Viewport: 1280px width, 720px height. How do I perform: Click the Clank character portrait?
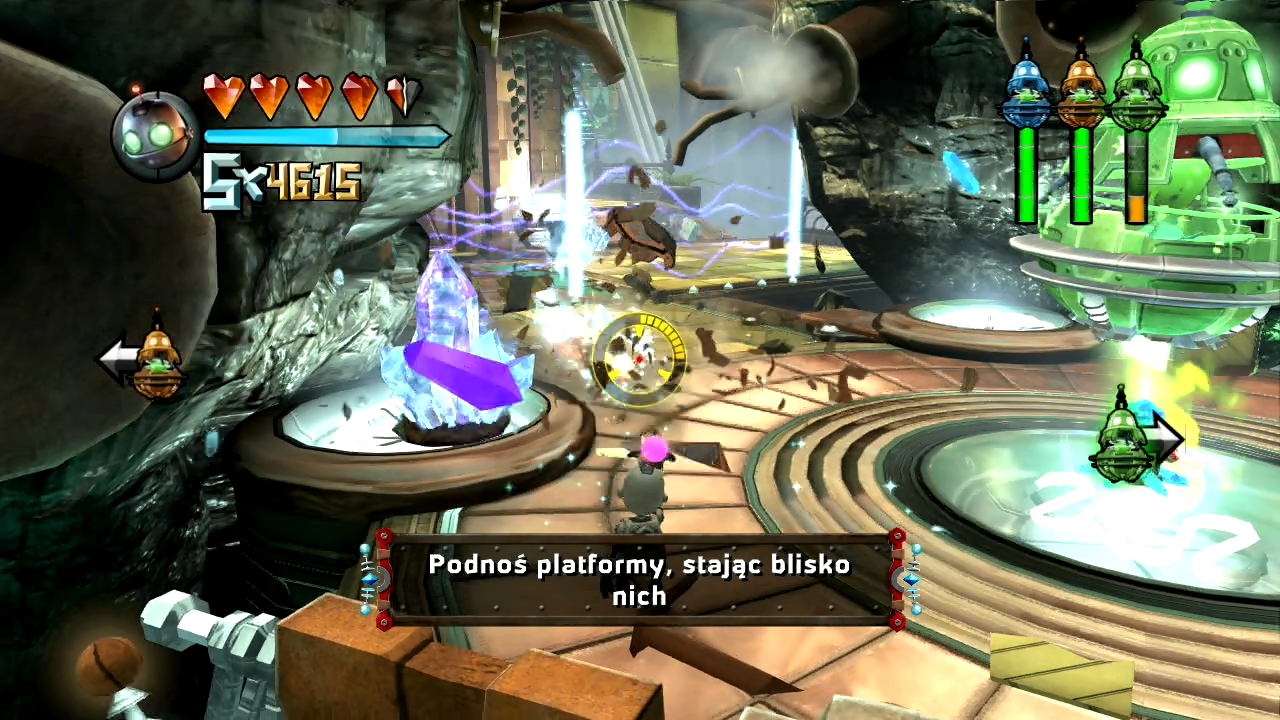(155, 135)
